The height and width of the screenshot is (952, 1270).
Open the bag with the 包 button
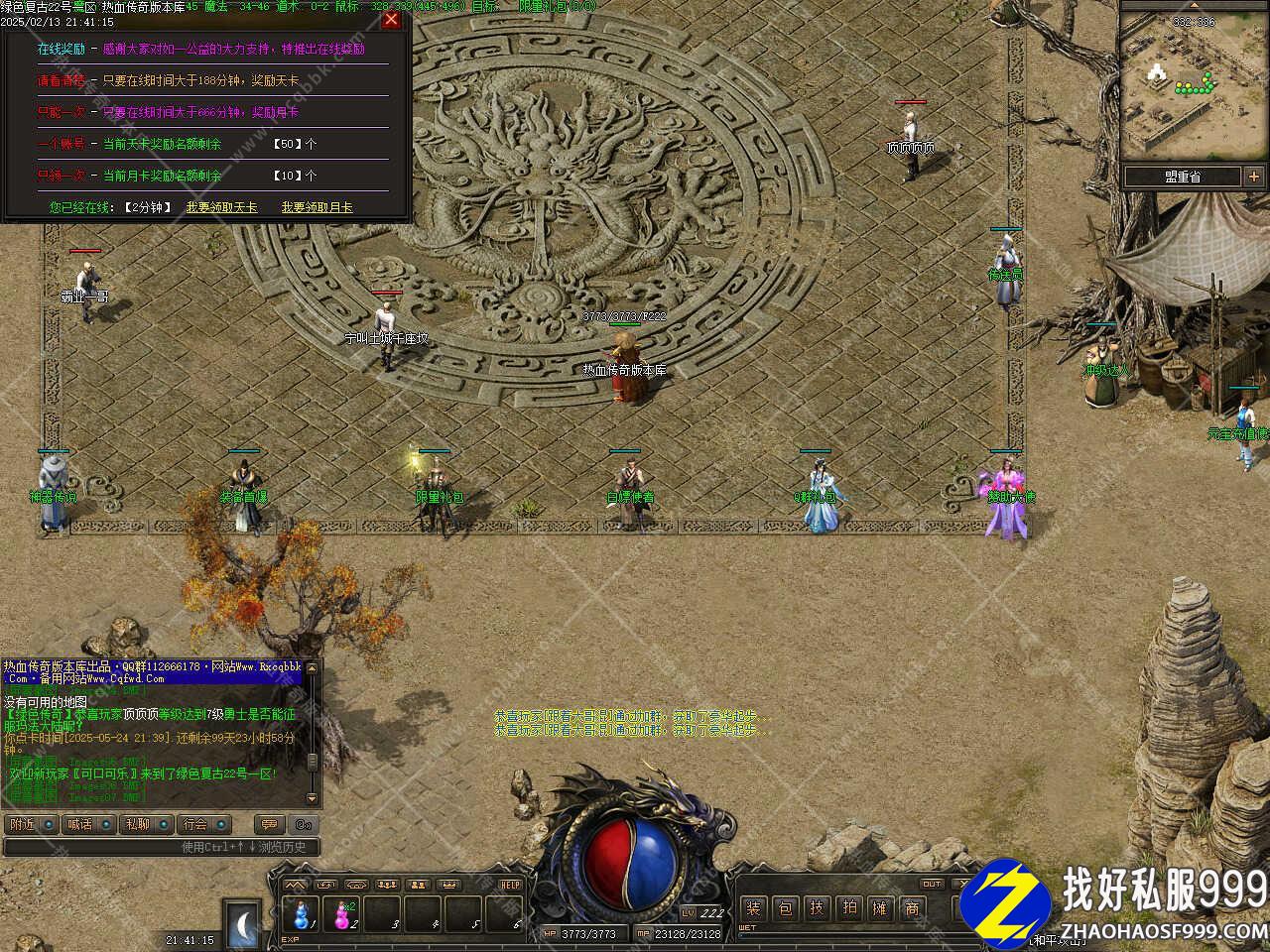pos(785,907)
